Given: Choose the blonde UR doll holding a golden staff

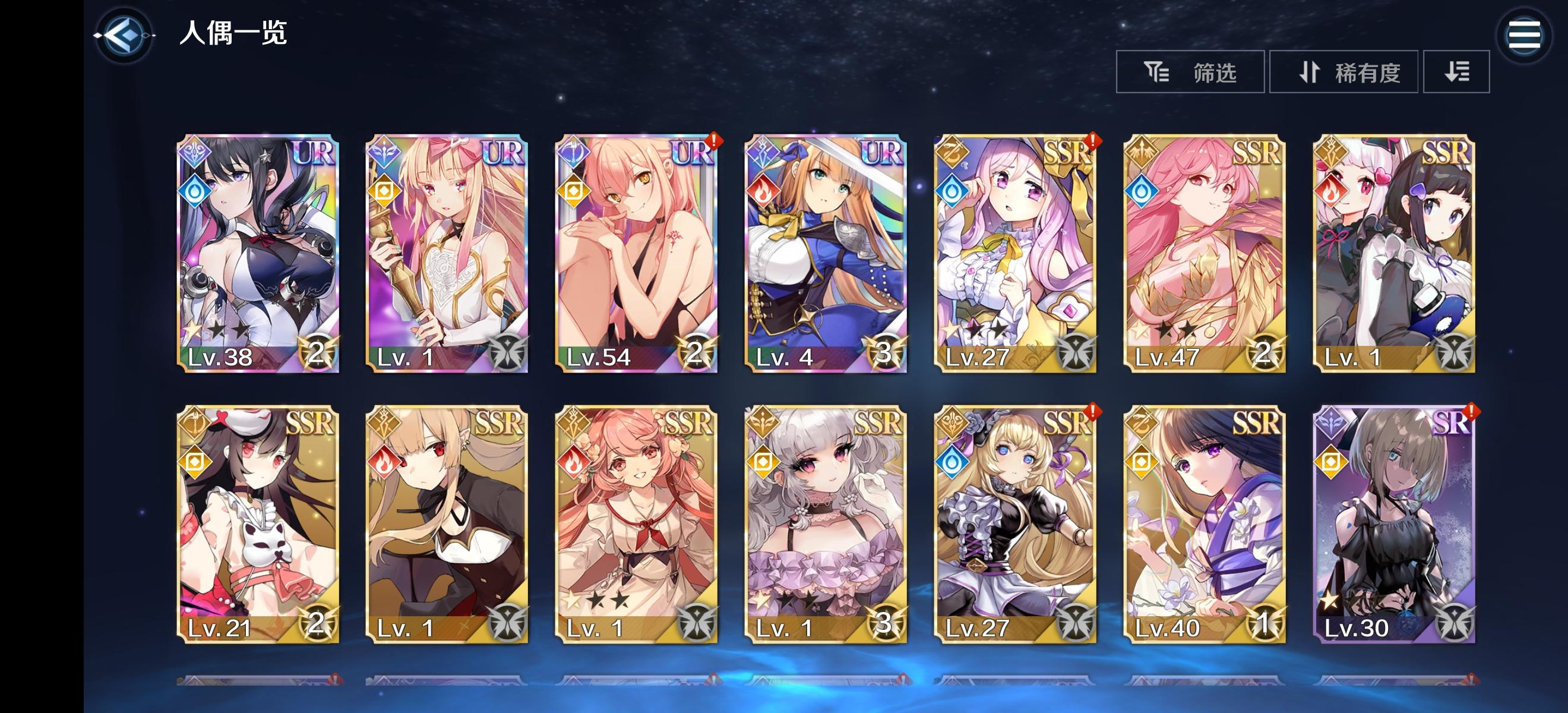Looking at the screenshot, I should click(x=447, y=253).
